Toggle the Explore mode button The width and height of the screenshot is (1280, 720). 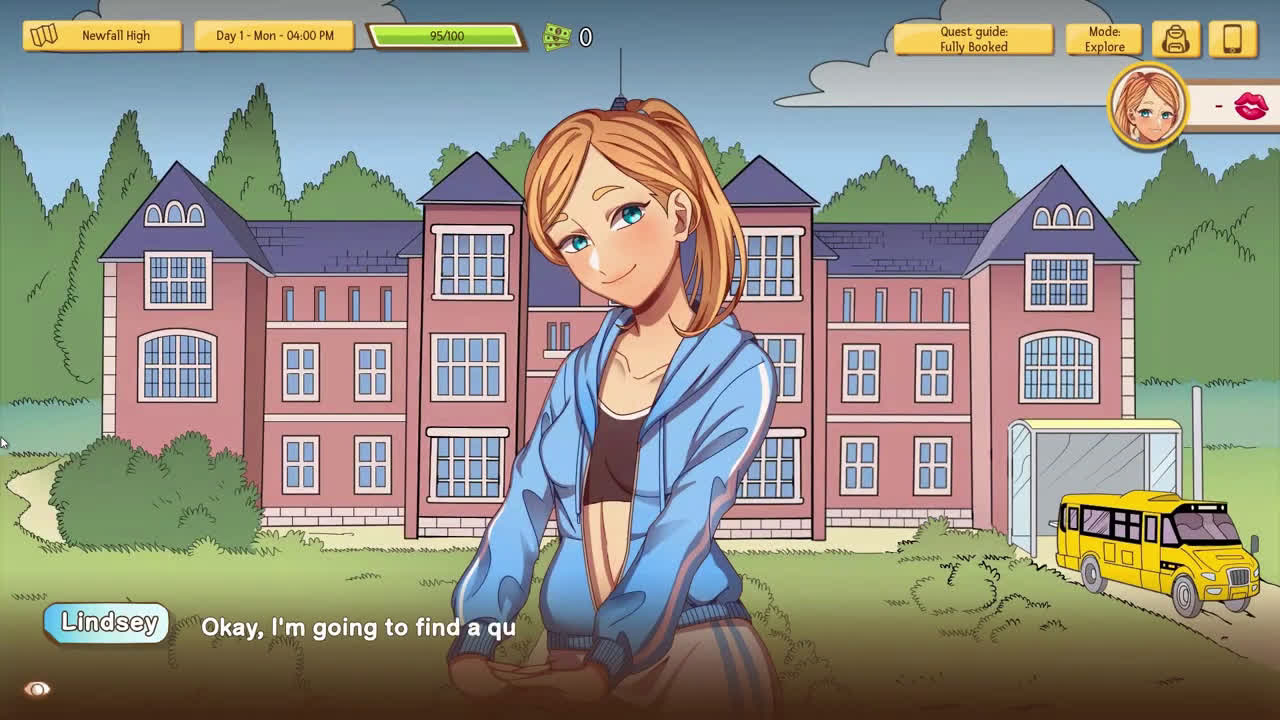point(1104,39)
